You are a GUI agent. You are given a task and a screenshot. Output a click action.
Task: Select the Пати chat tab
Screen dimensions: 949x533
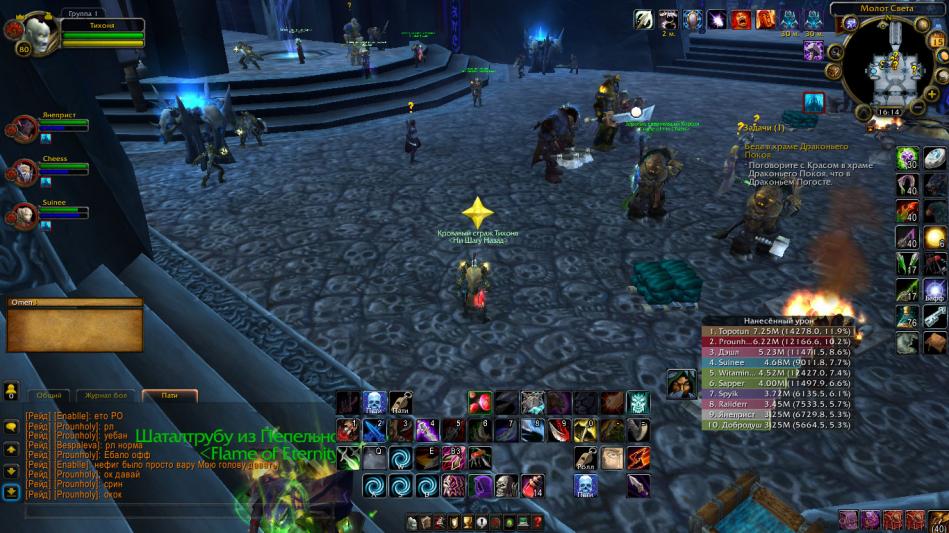pyautogui.click(x=169, y=395)
